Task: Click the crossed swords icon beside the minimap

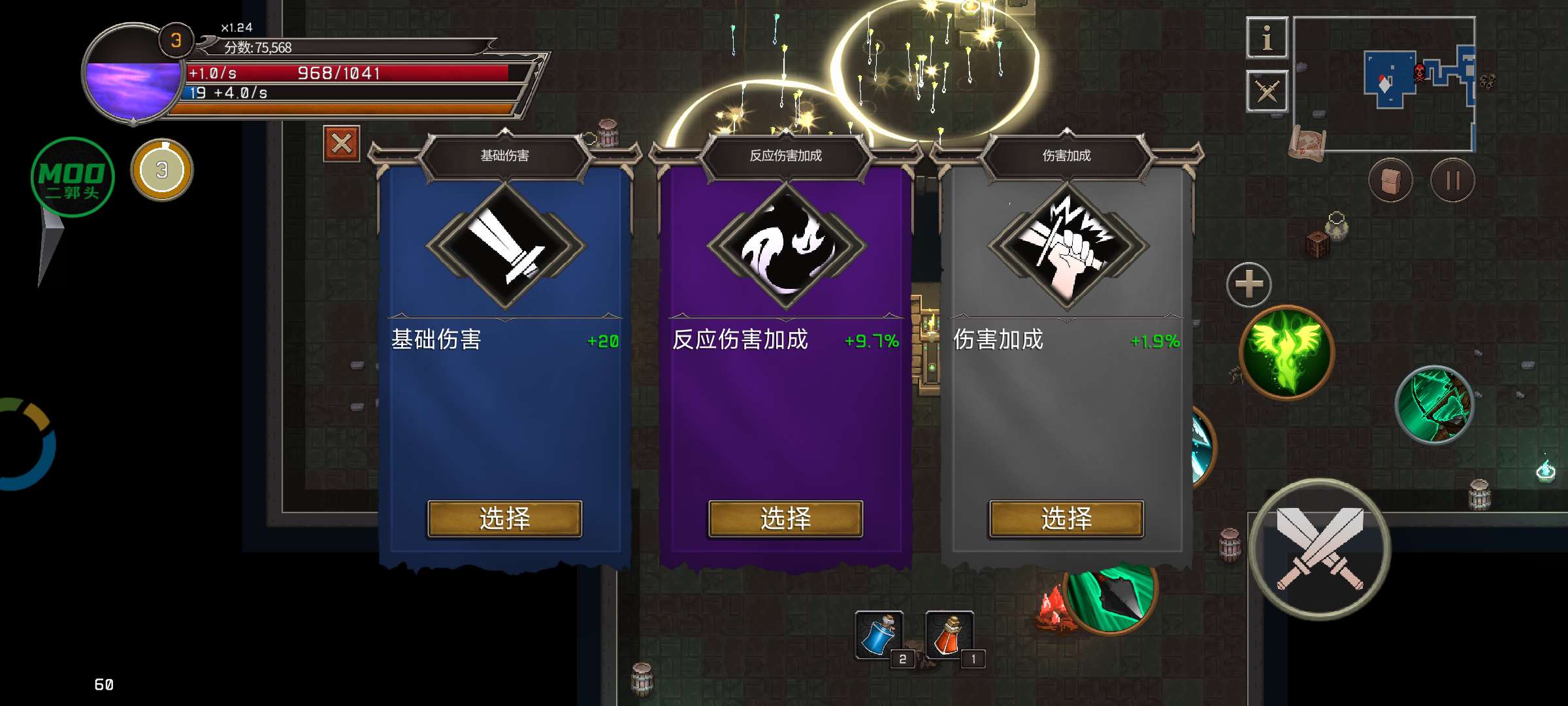Action: point(1267,91)
